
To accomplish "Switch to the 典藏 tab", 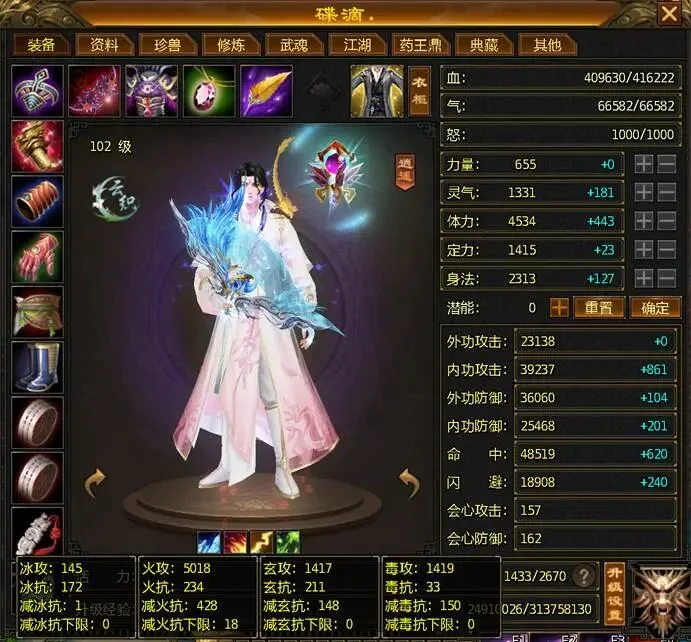I will click(484, 45).
